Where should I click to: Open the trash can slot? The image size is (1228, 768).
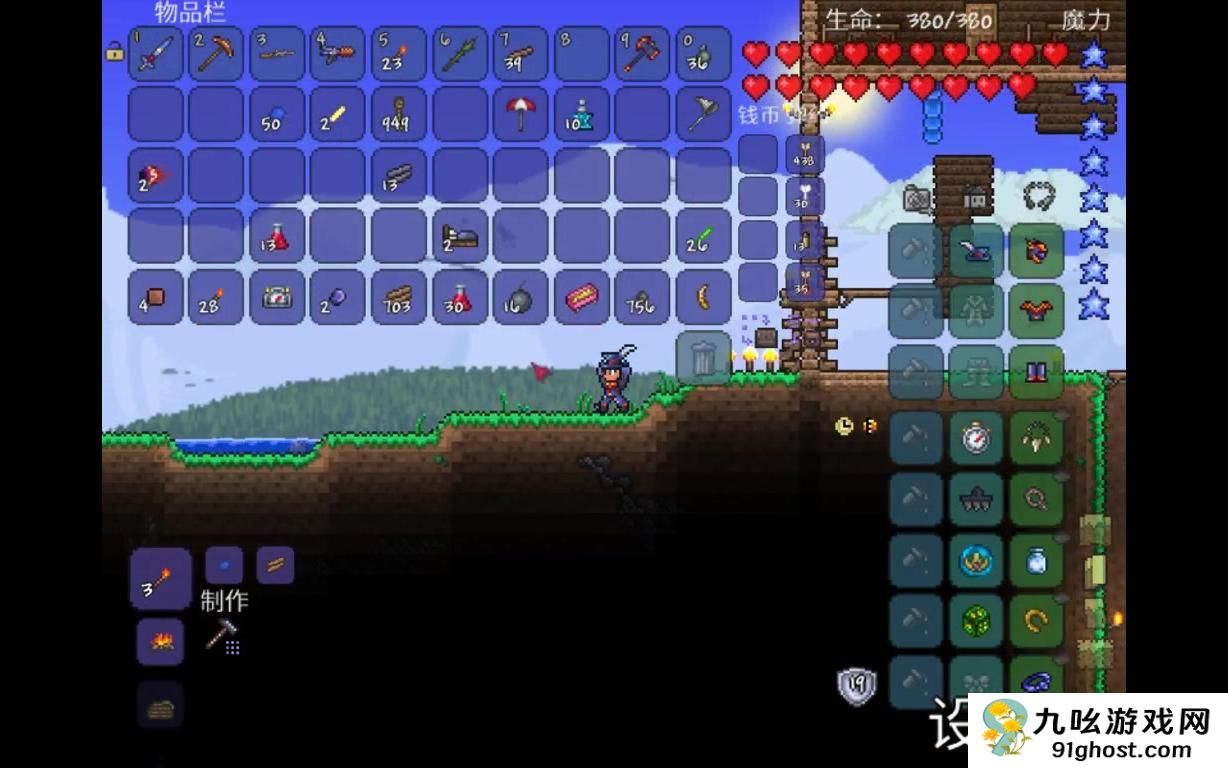[x=703, y=357]
